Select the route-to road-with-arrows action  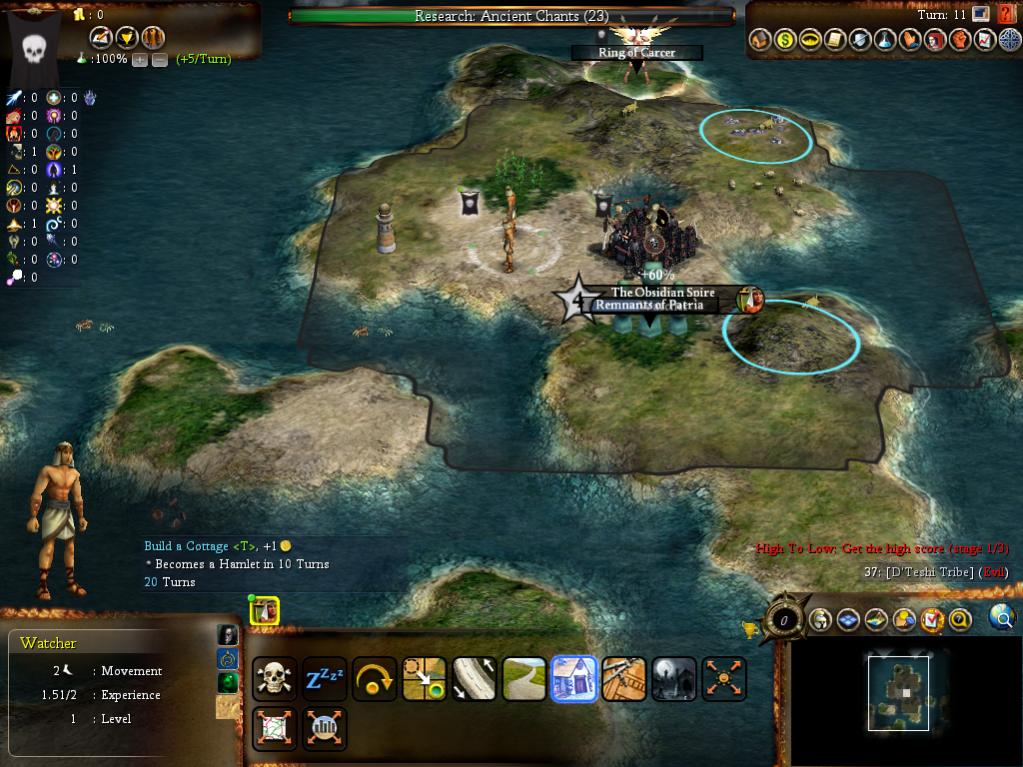pyautogui.click(x=474, y=678)
